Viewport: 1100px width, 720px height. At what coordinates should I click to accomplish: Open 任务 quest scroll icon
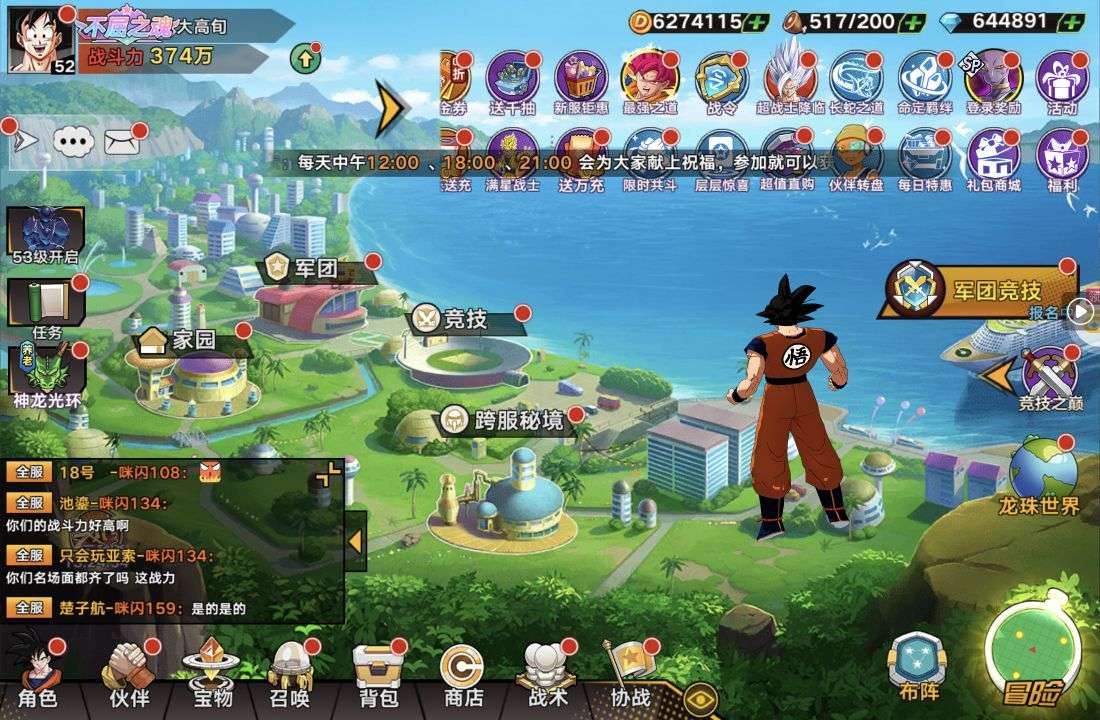(x=46, y=306)
